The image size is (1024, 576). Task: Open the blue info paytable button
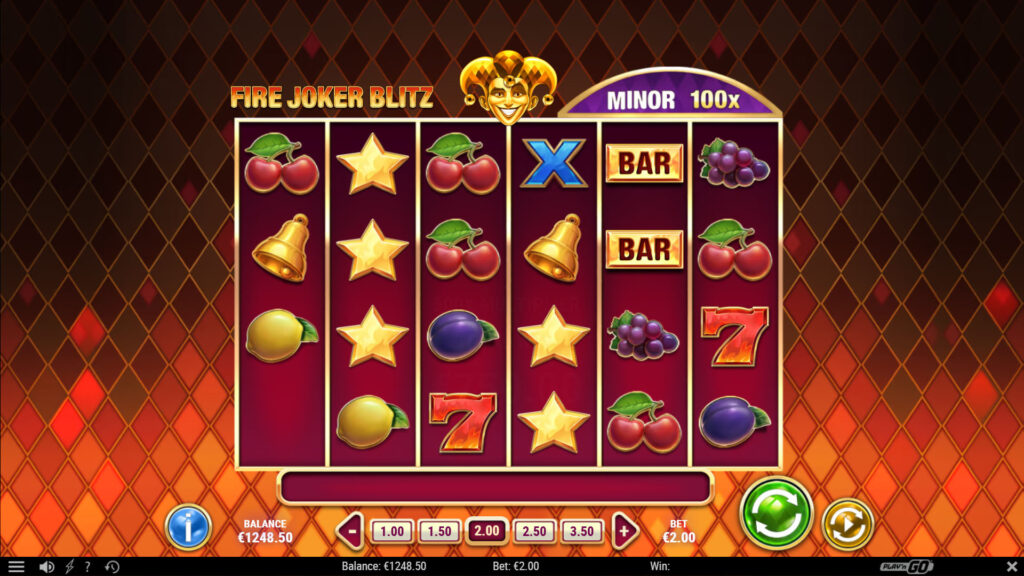(x=188, y=526)
